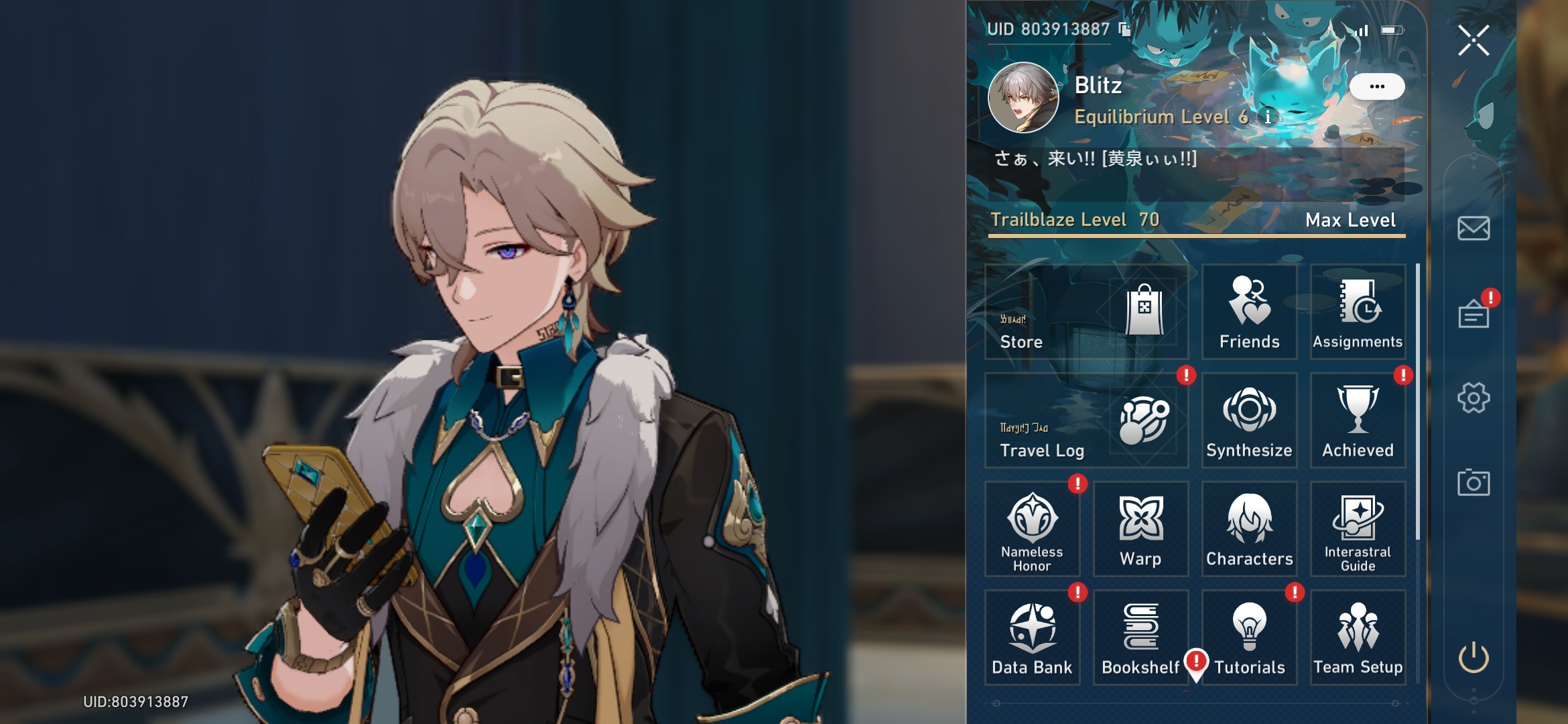Viewport: 1568px width, 724px height.
Task: Open the Interastral Guide
Action: [1358, 530]
